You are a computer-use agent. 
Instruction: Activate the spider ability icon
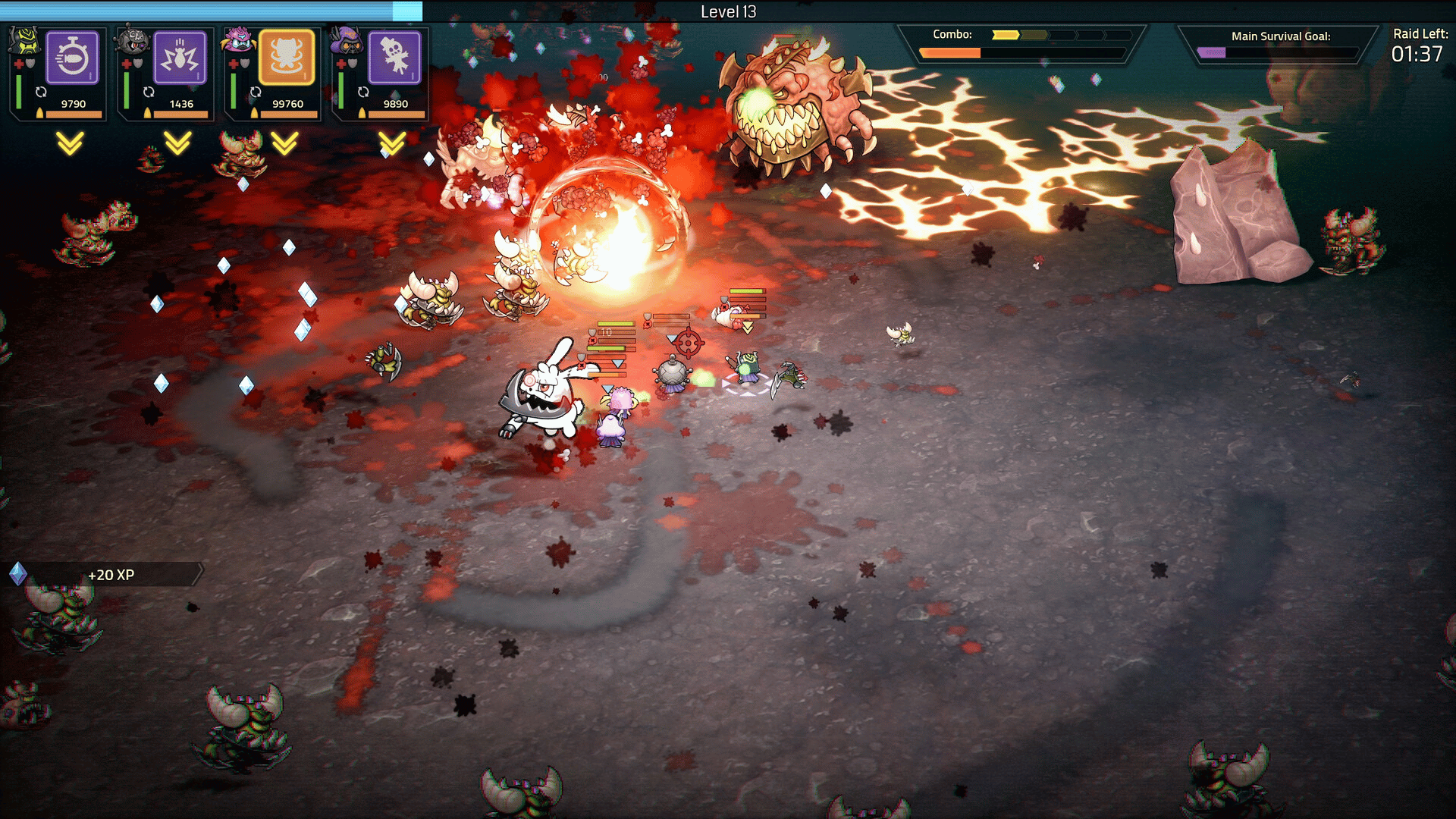[180, 58]
